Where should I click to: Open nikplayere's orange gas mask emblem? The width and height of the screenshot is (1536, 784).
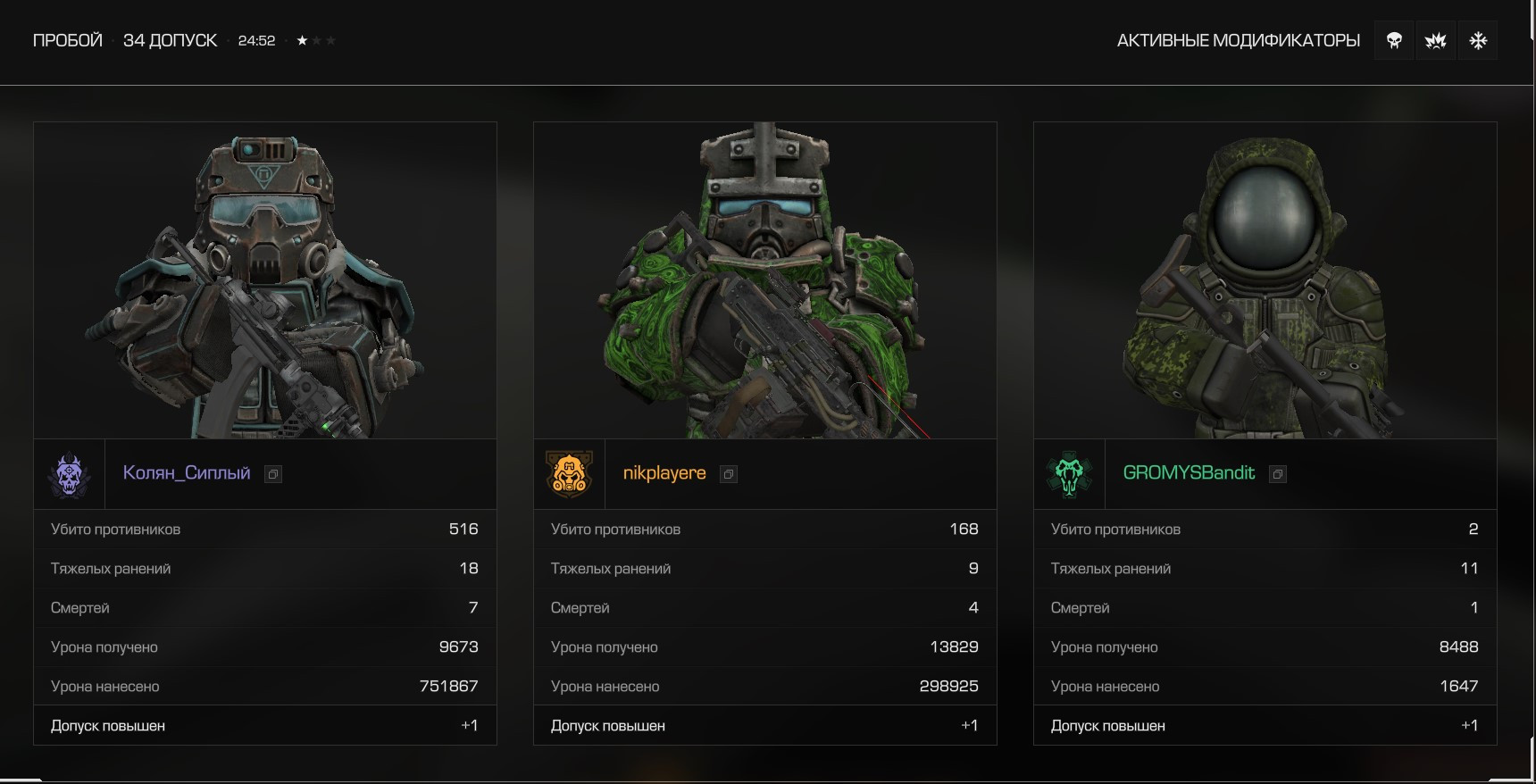(570, 474)
